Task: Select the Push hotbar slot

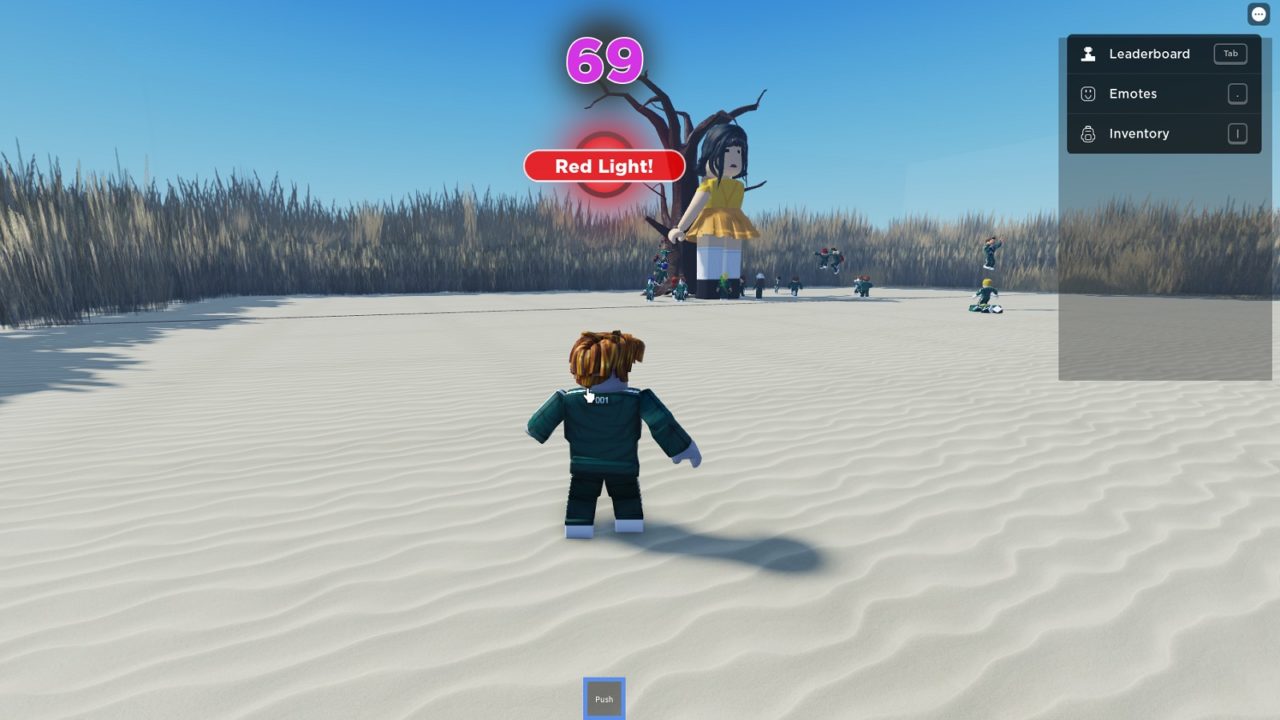Action: [x=604, y=699]
